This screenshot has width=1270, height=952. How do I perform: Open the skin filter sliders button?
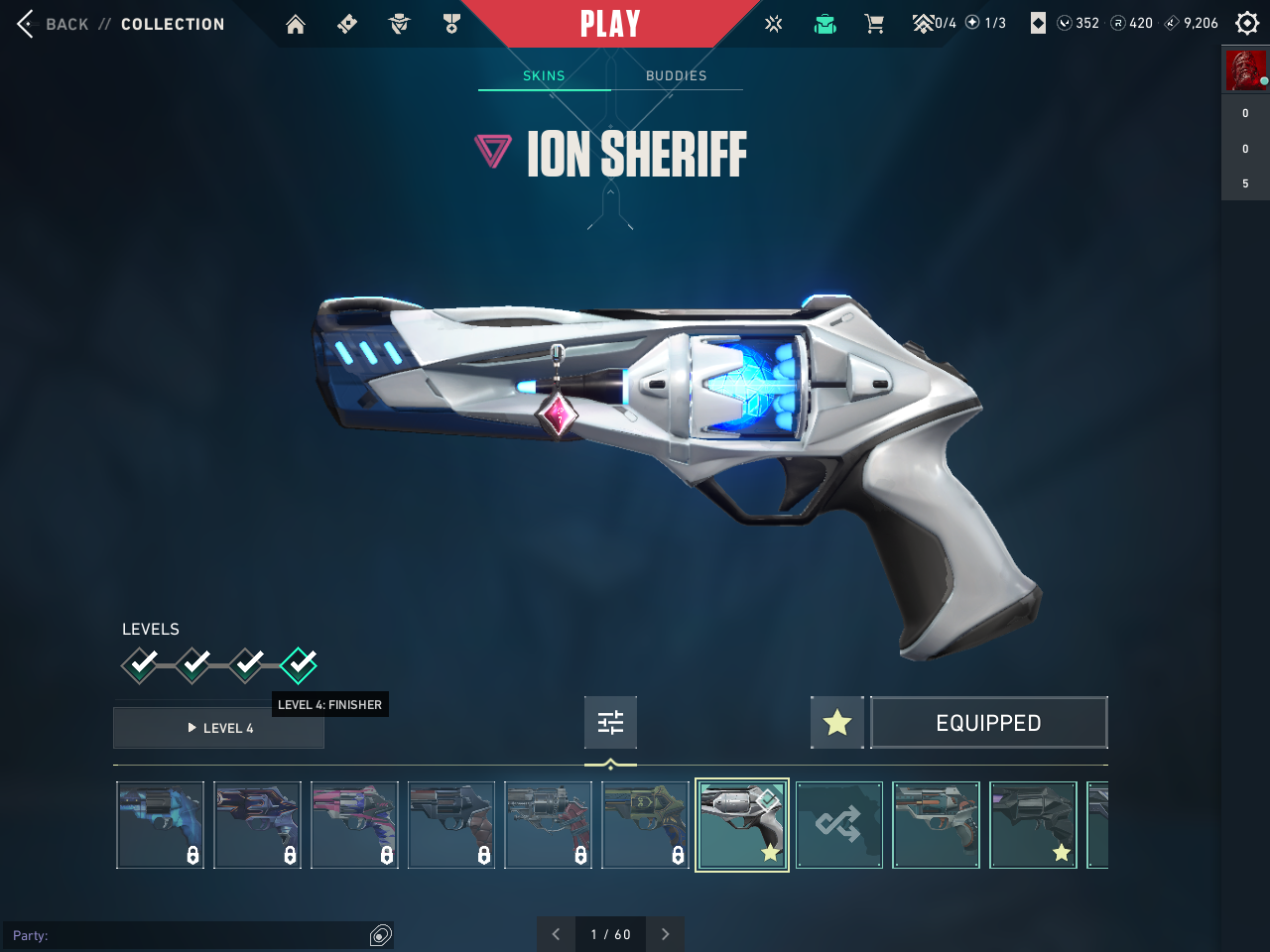point(610,722)
